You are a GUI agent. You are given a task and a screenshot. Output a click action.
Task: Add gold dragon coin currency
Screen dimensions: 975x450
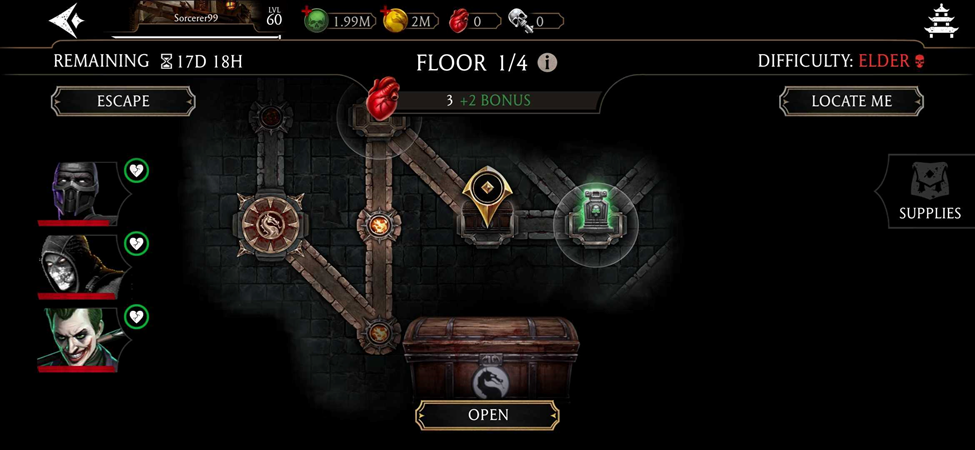click(397, 19)
